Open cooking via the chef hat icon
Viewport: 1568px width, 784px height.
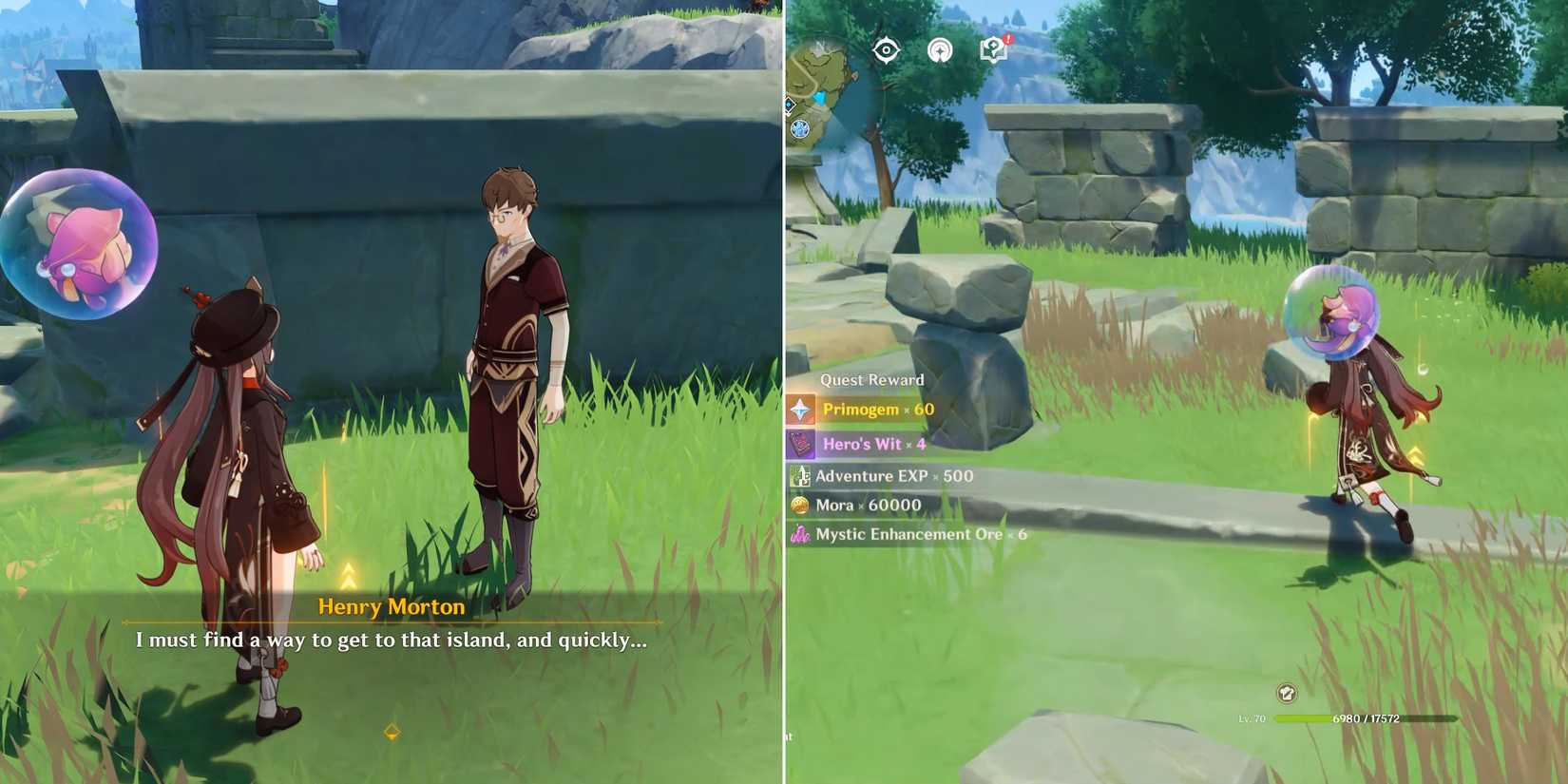[1289, 694]
